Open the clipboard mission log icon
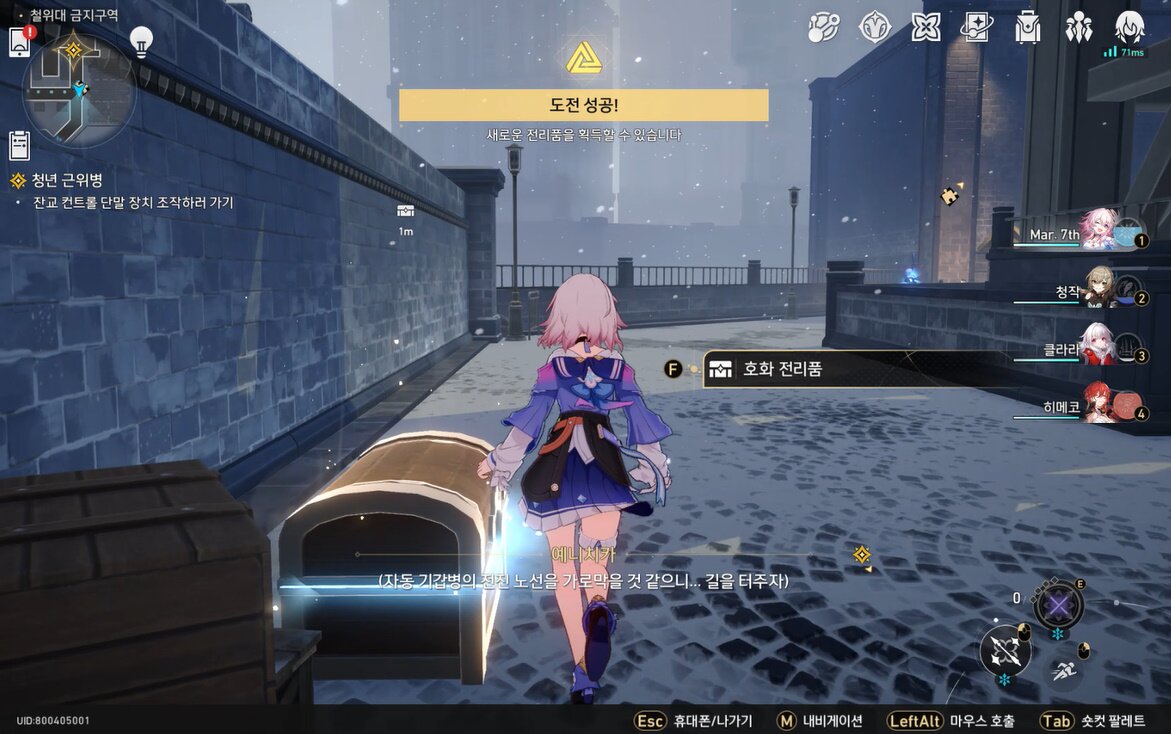The width and height of the screenshot is (1171, 734). point(19,146)
